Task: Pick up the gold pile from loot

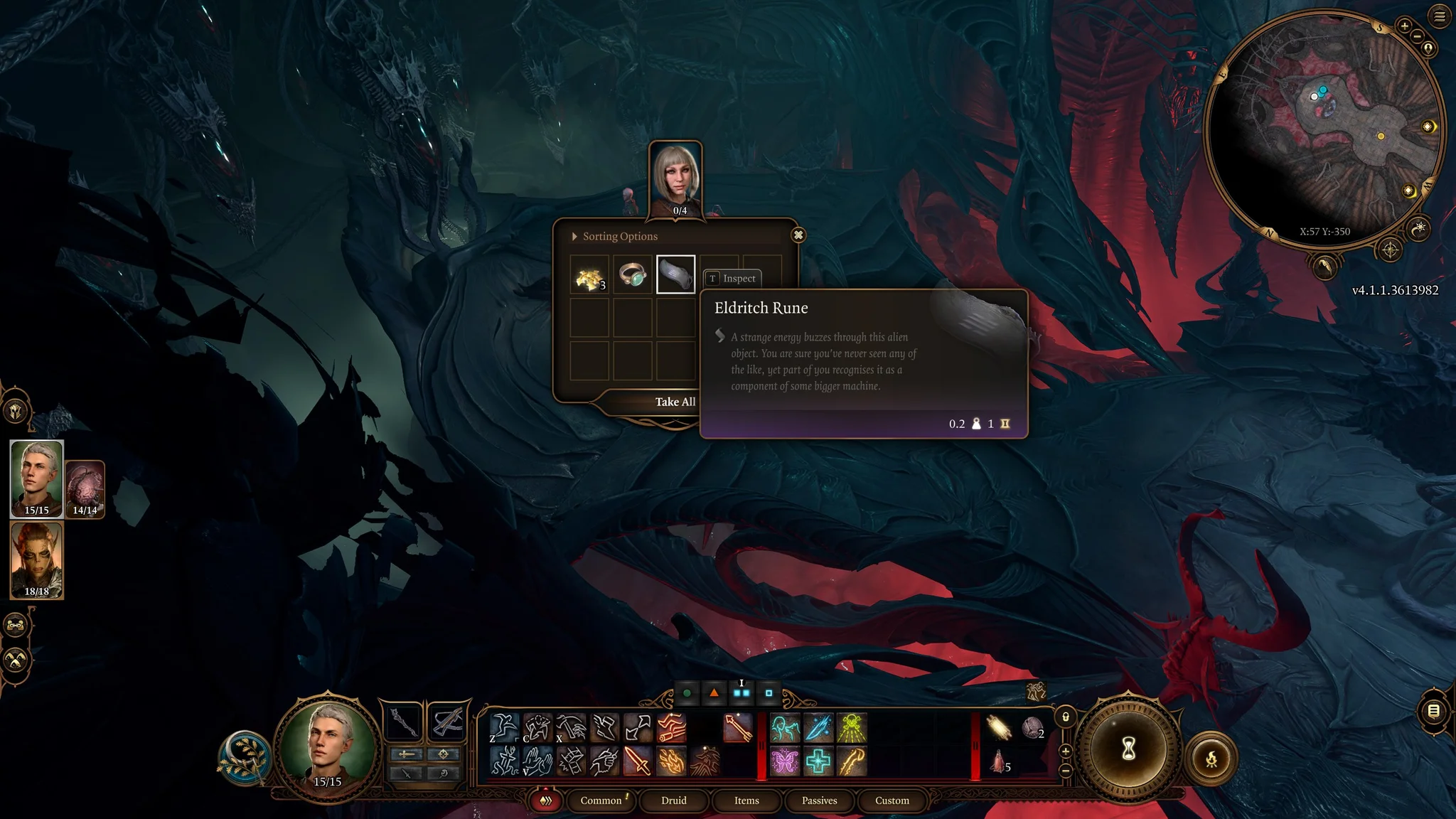Action: pos(589,275)
